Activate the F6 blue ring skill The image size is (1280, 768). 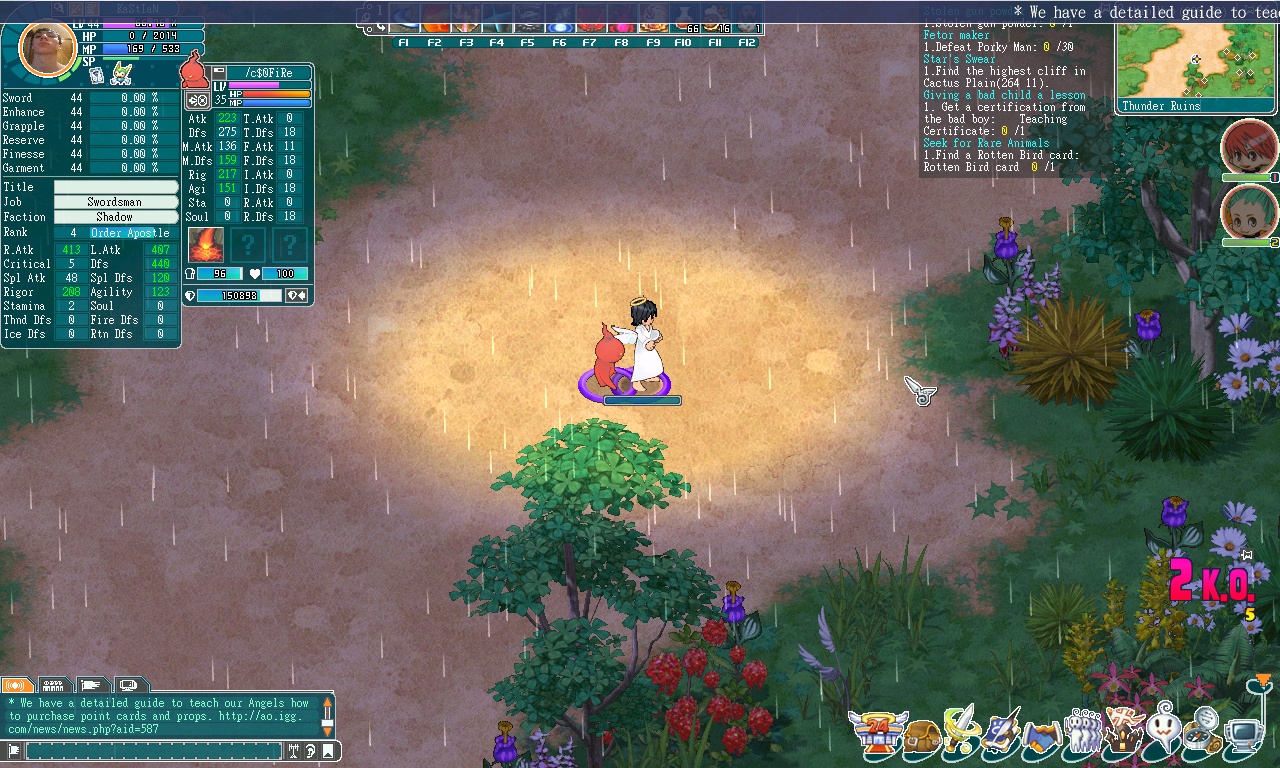point(560,20)
